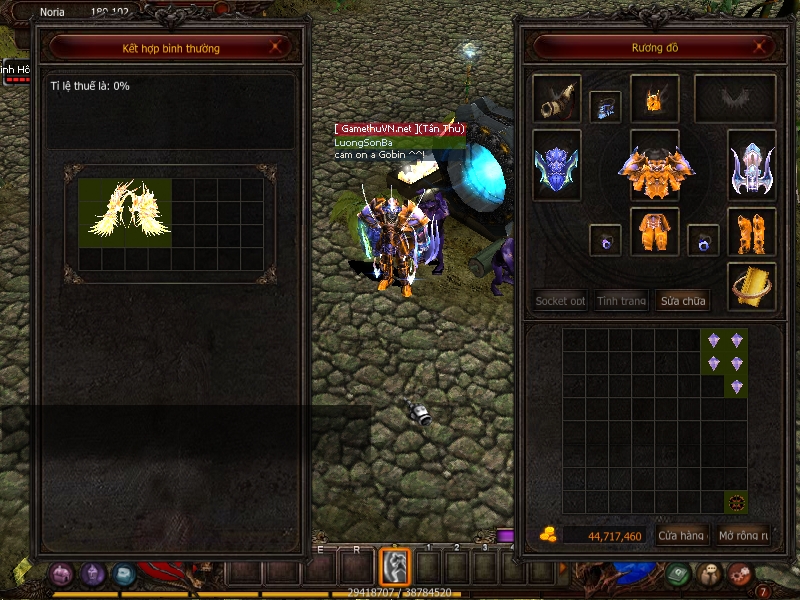This screenshot has width=800, height=600.
Task: Choose the equipped orange chest armor
Action: coord(655,170)
